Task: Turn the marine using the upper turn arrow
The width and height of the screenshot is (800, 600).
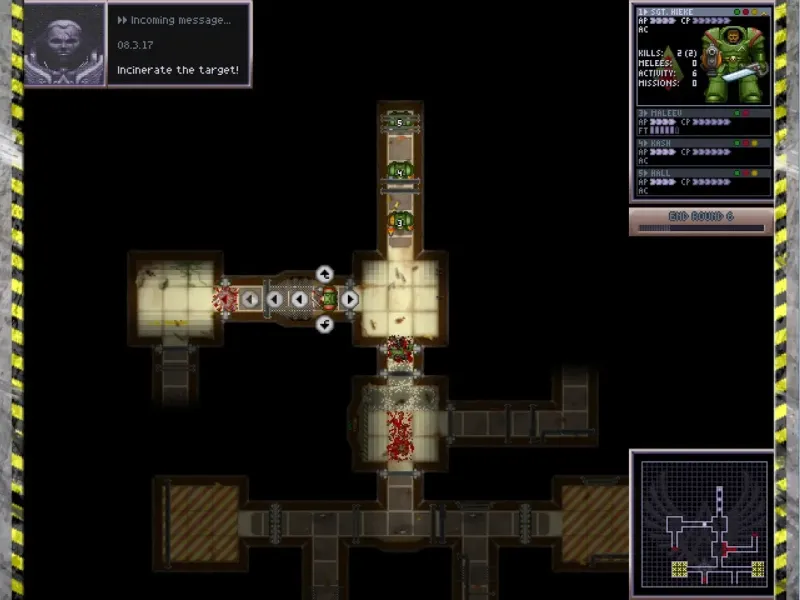Action: [324, 273]
